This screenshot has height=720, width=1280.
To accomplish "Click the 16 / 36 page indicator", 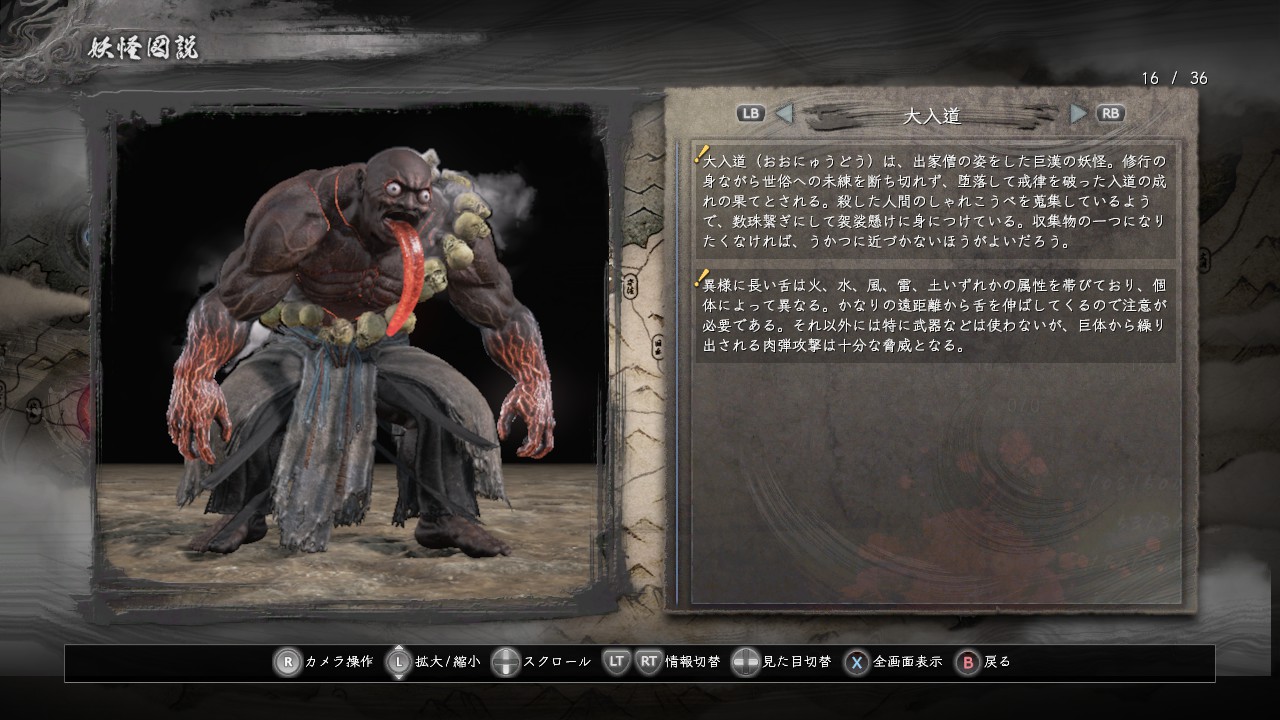I will (x=1174, y=75).
